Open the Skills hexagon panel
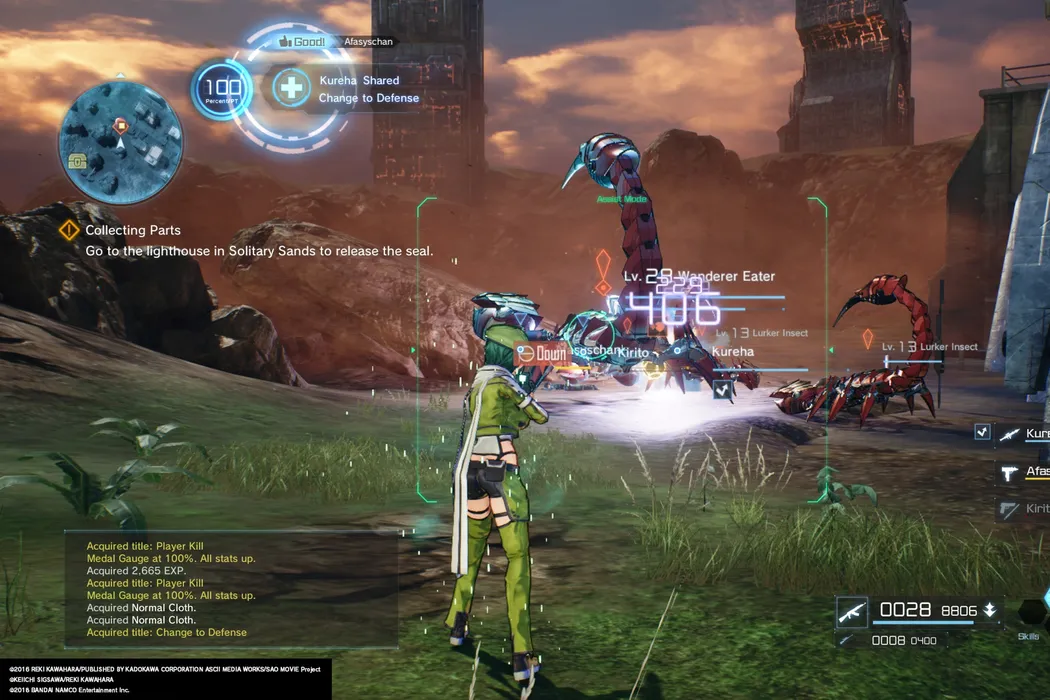This screenshot has height=700, width=1050. [x=1031, y=612]
